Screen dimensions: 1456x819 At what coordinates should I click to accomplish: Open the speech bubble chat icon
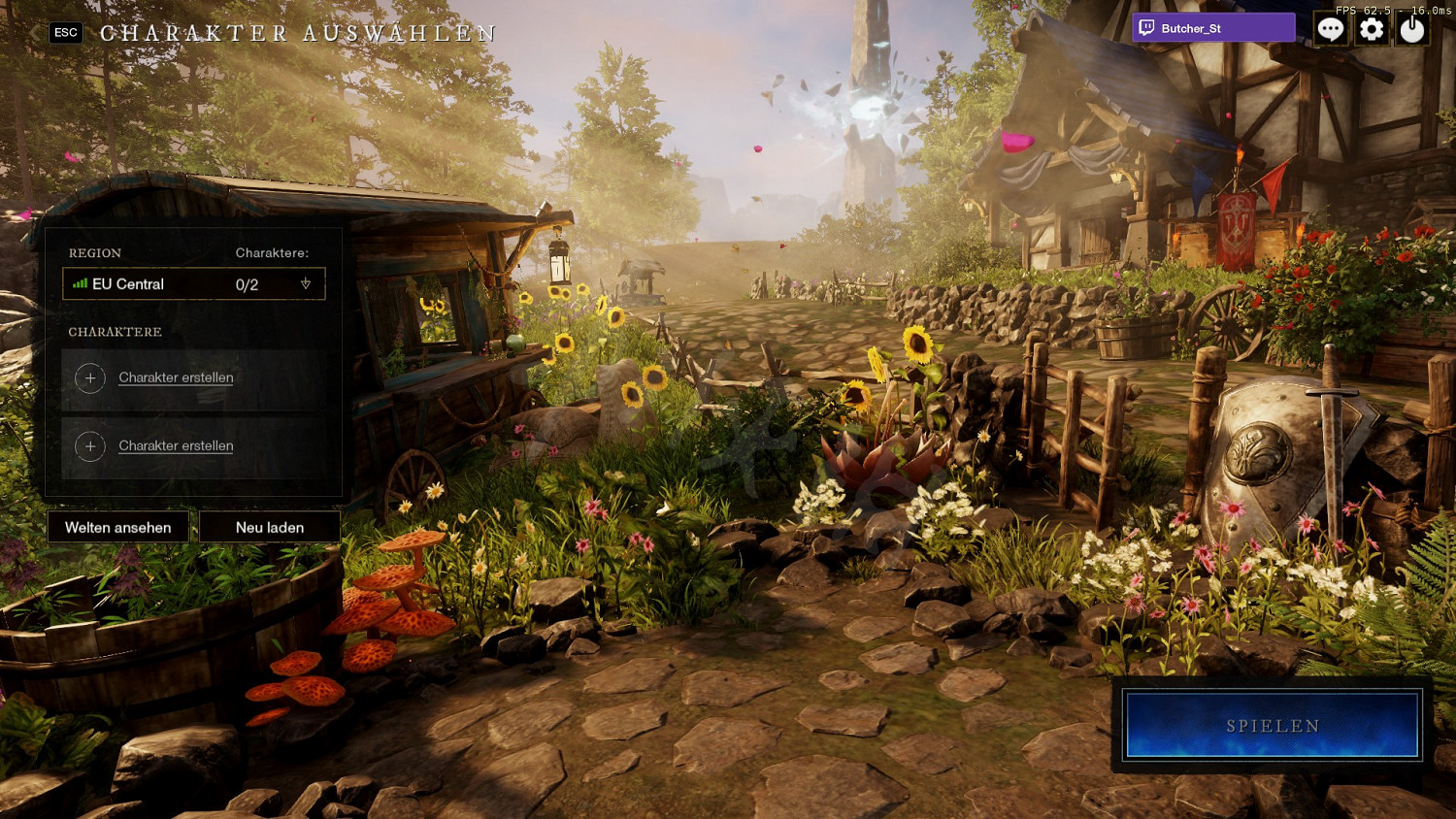1330,29
